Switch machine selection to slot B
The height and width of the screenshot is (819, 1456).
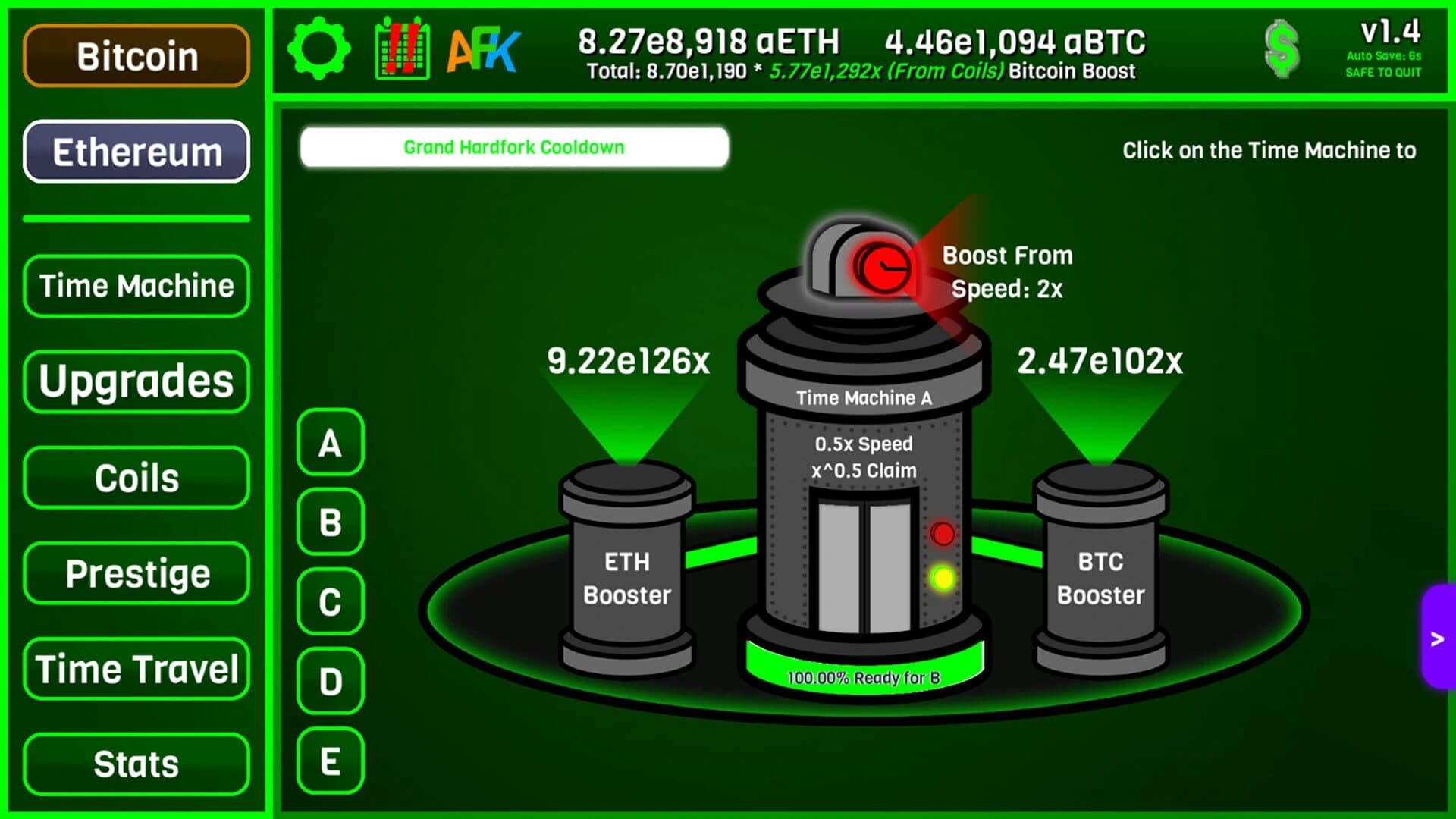click(x=329, y=522)
